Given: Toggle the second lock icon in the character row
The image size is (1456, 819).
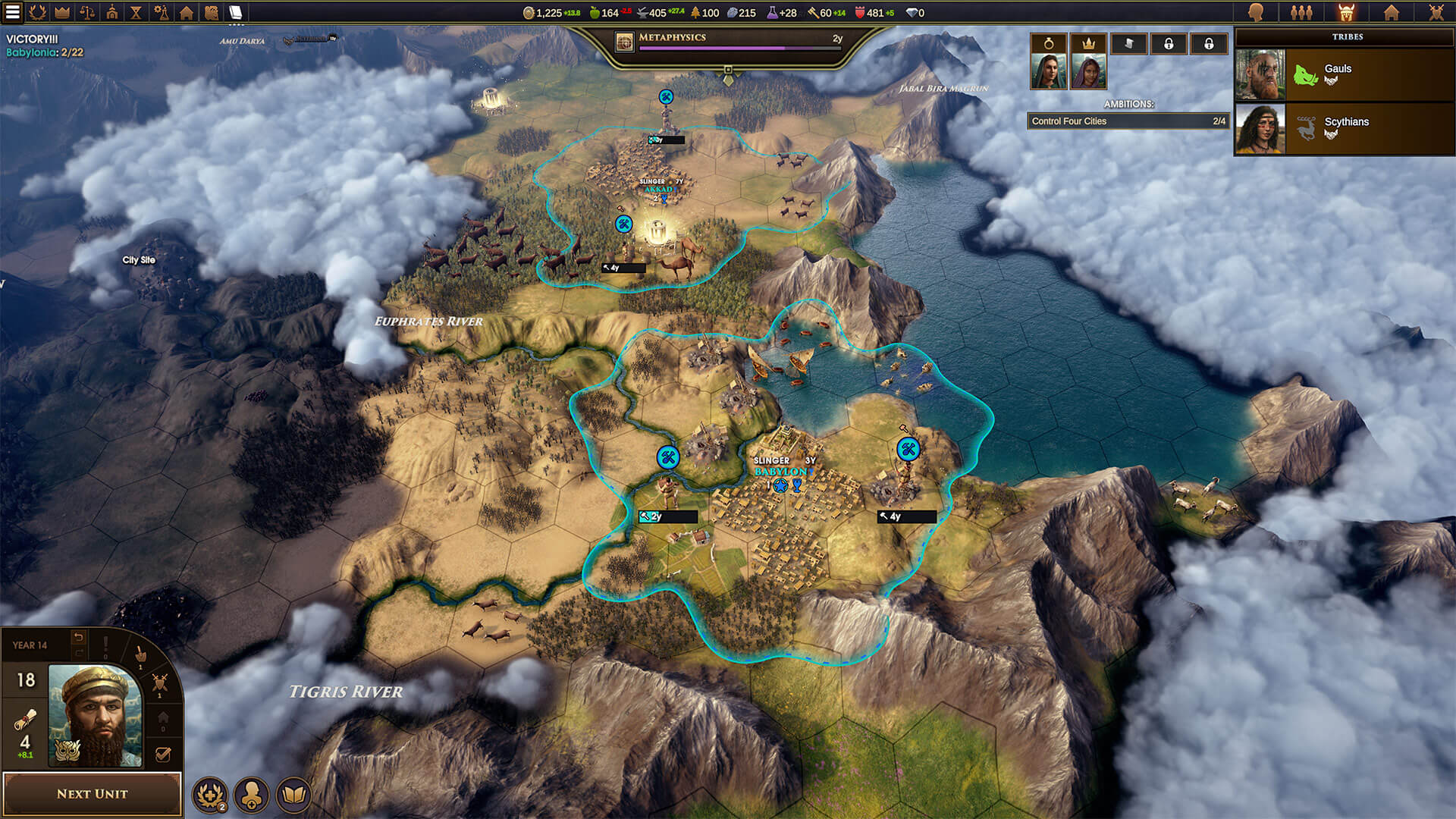Looking at the screenshot, I should (x=1210, y=44).
